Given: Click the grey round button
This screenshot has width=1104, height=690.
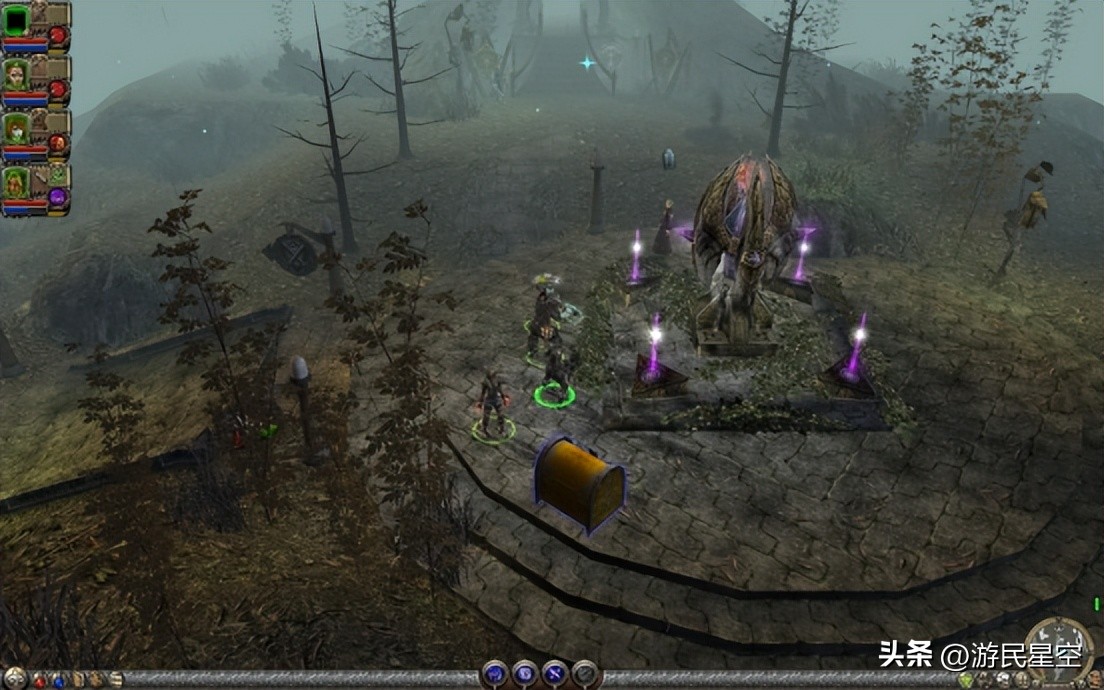Looking at the screenshot, I should point(586,675).
